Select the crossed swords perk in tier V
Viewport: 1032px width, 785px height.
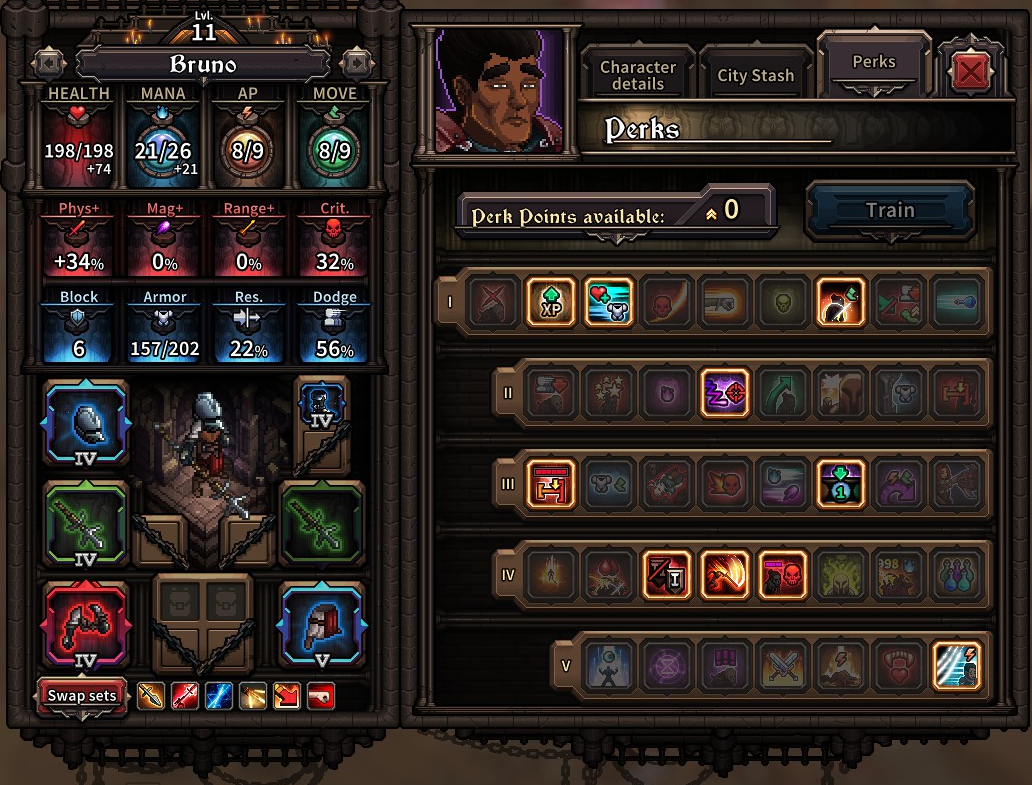click(783, 668)
